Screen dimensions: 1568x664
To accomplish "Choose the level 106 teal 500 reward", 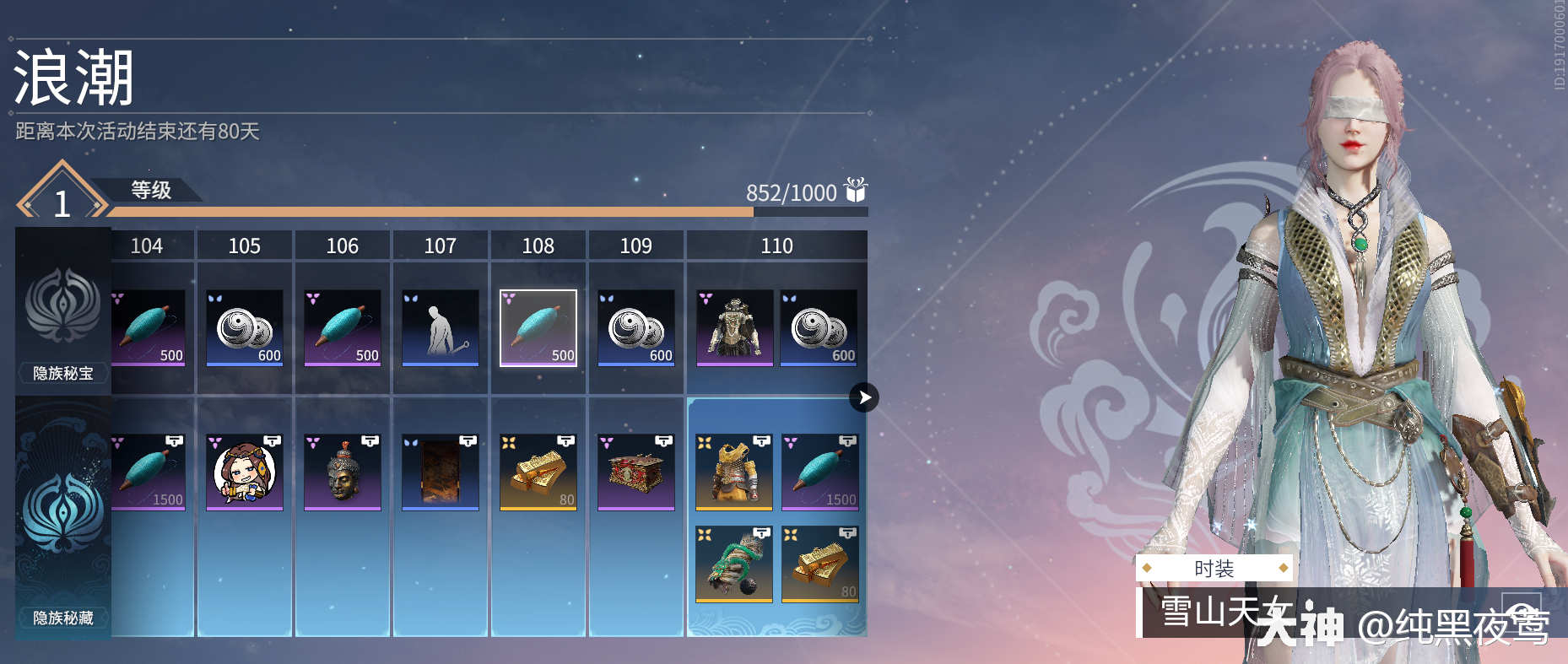I will [x=343, y=327].
